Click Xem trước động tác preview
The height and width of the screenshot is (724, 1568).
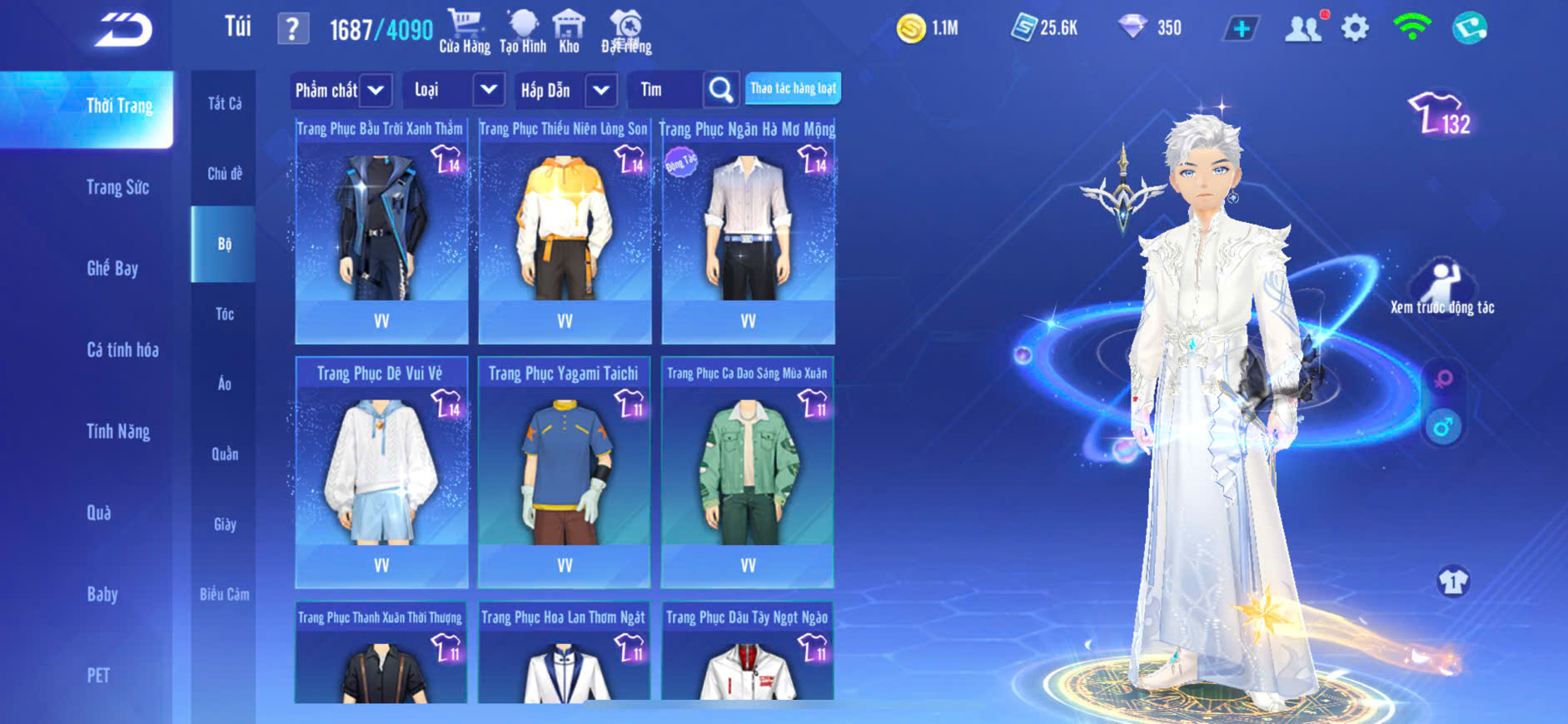1442,287
